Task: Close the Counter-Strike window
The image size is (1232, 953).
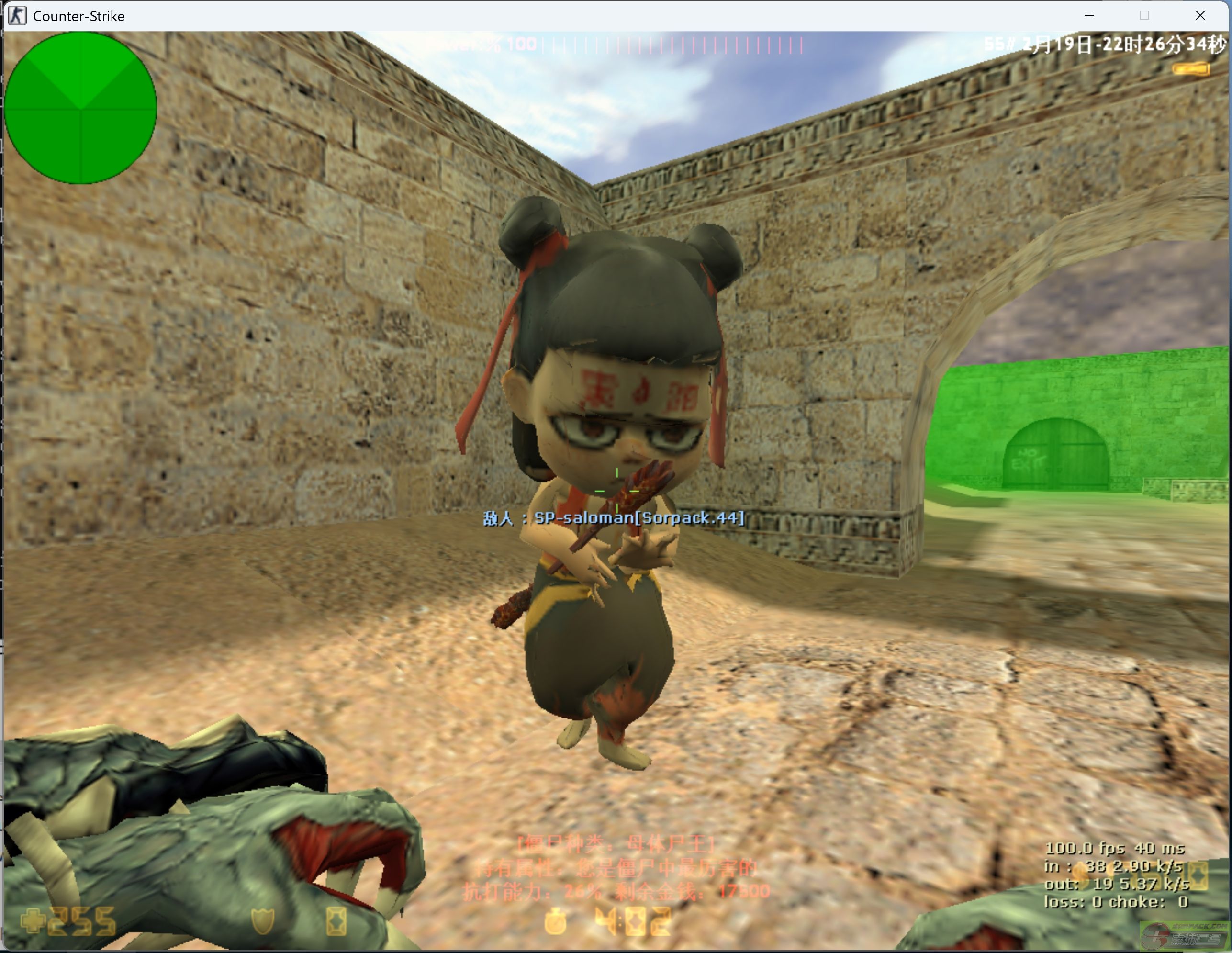Action: 1200,16
